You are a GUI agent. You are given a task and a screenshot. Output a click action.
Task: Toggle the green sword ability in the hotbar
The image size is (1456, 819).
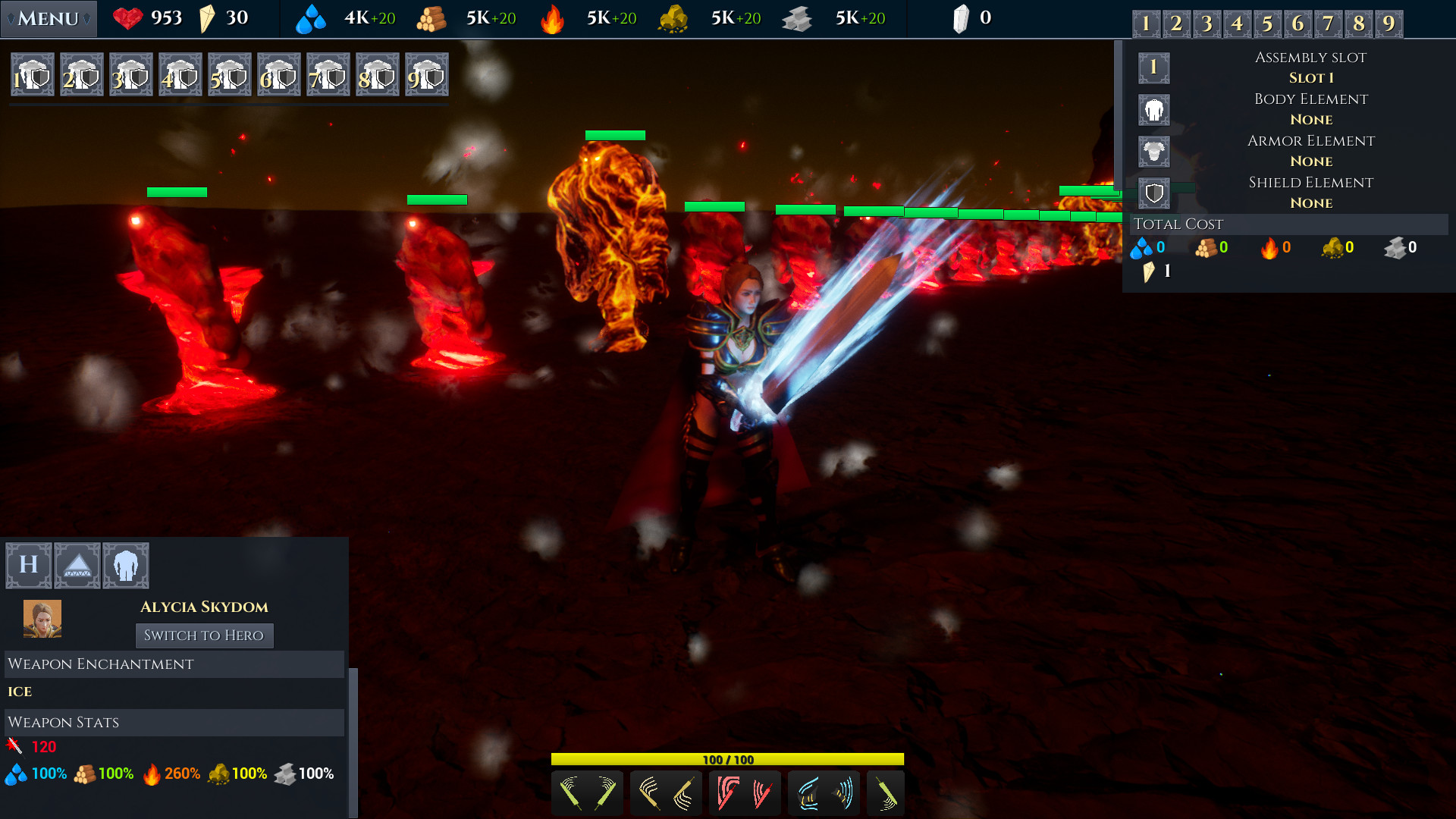click(x=587, y=793)
